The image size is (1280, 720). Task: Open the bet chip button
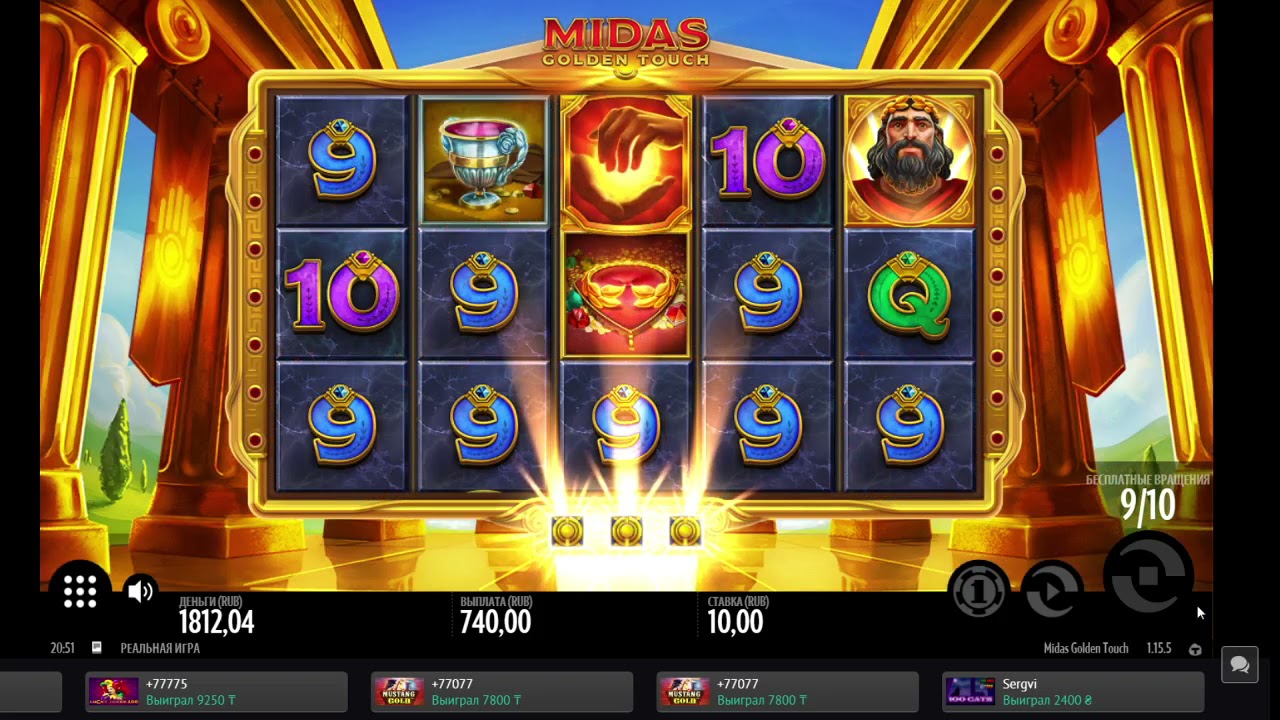978,592
